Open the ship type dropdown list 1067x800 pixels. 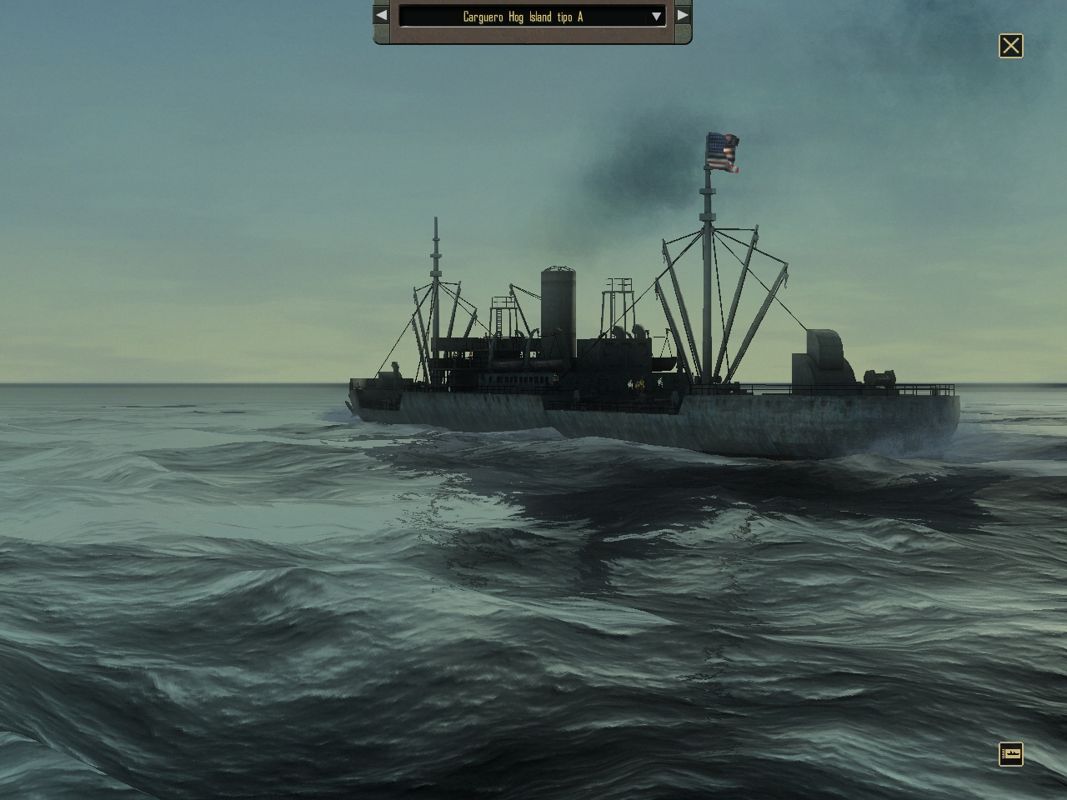pos(657,16)
